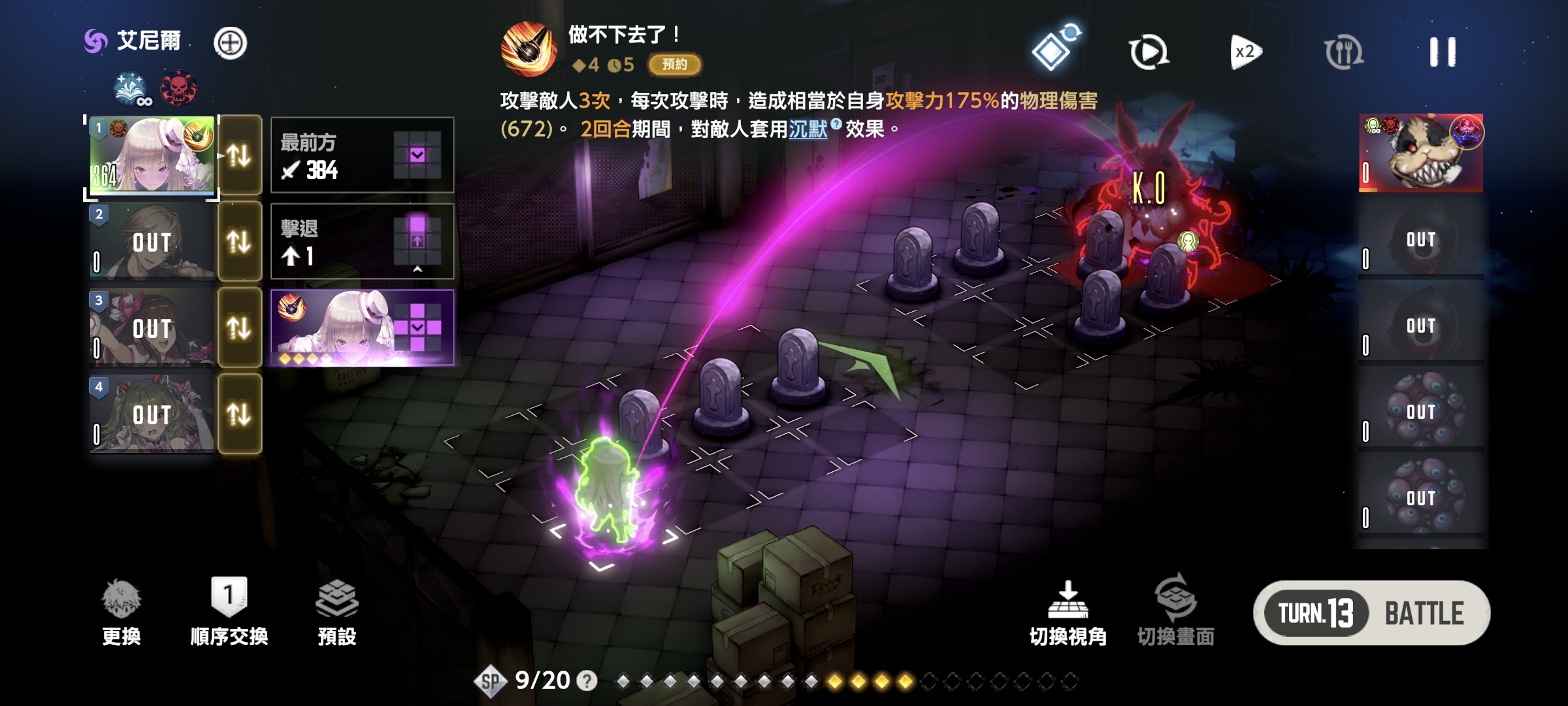Select 順序交換 order swap button
Image resolution: width=1568 pixels, height=706 pixels.
[x=229, y=612]
